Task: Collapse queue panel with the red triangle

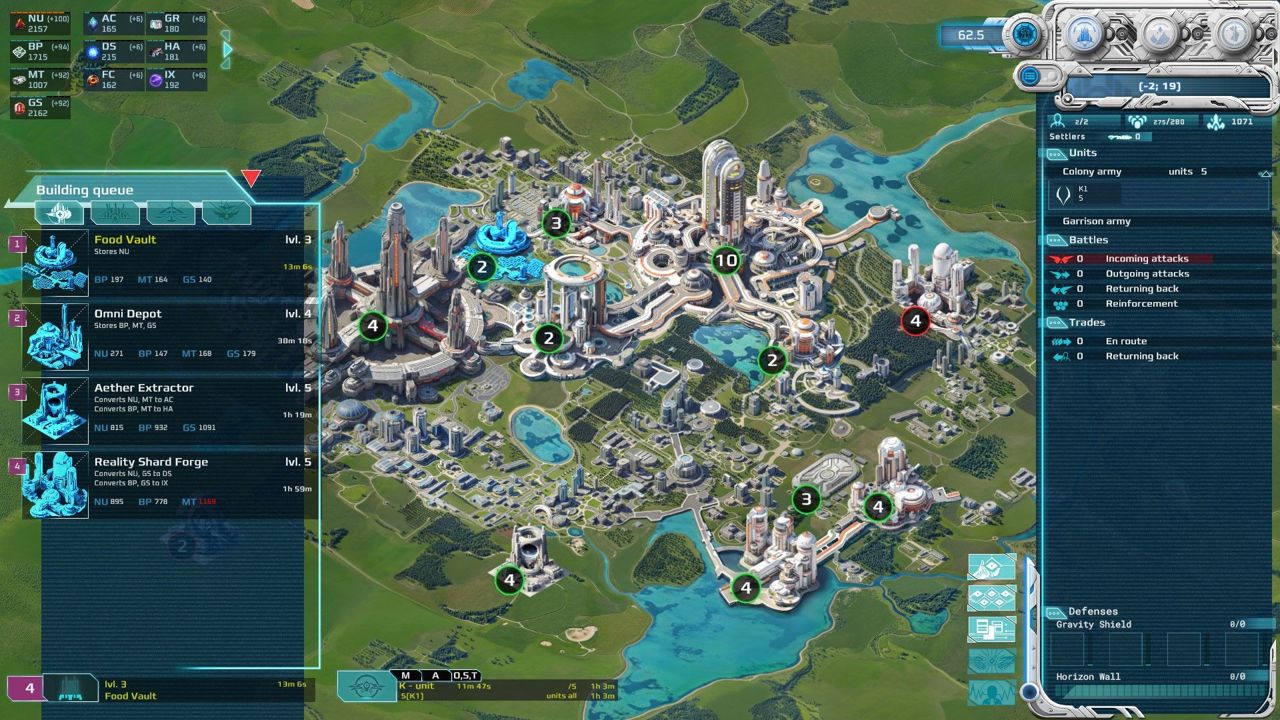Action: (251, 178)
